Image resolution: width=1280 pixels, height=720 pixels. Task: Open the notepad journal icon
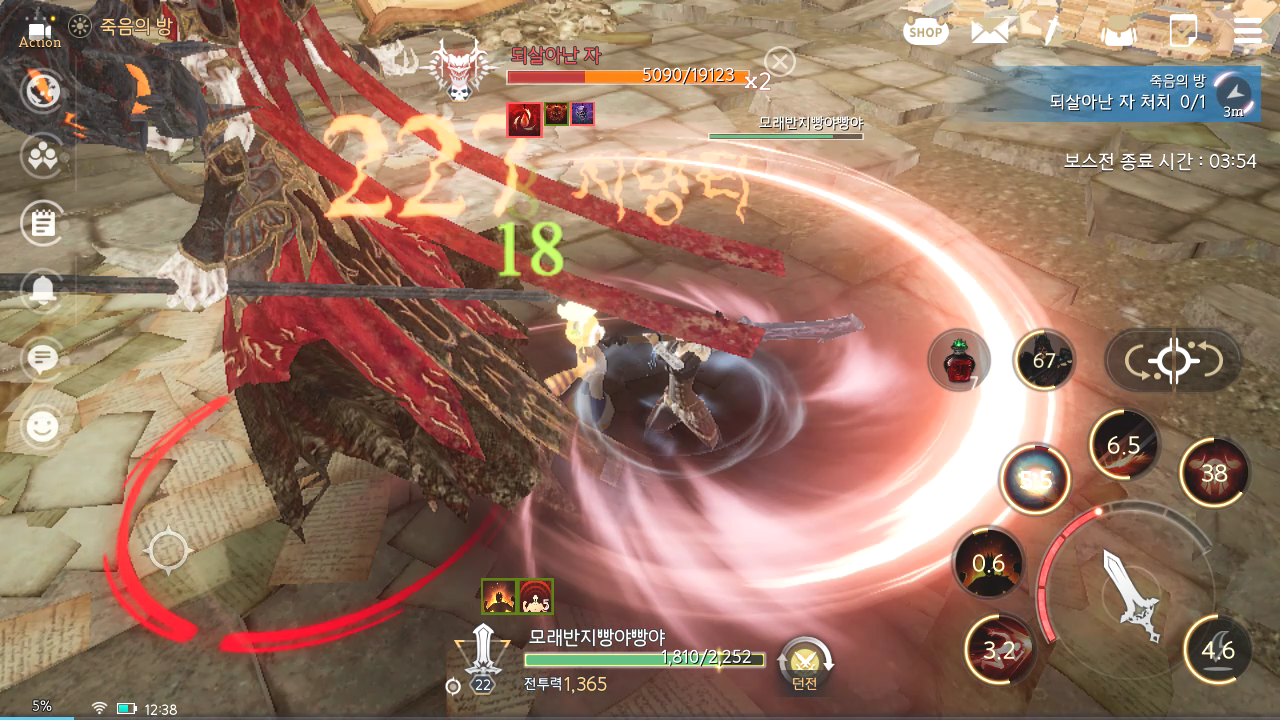coord(42,224)
